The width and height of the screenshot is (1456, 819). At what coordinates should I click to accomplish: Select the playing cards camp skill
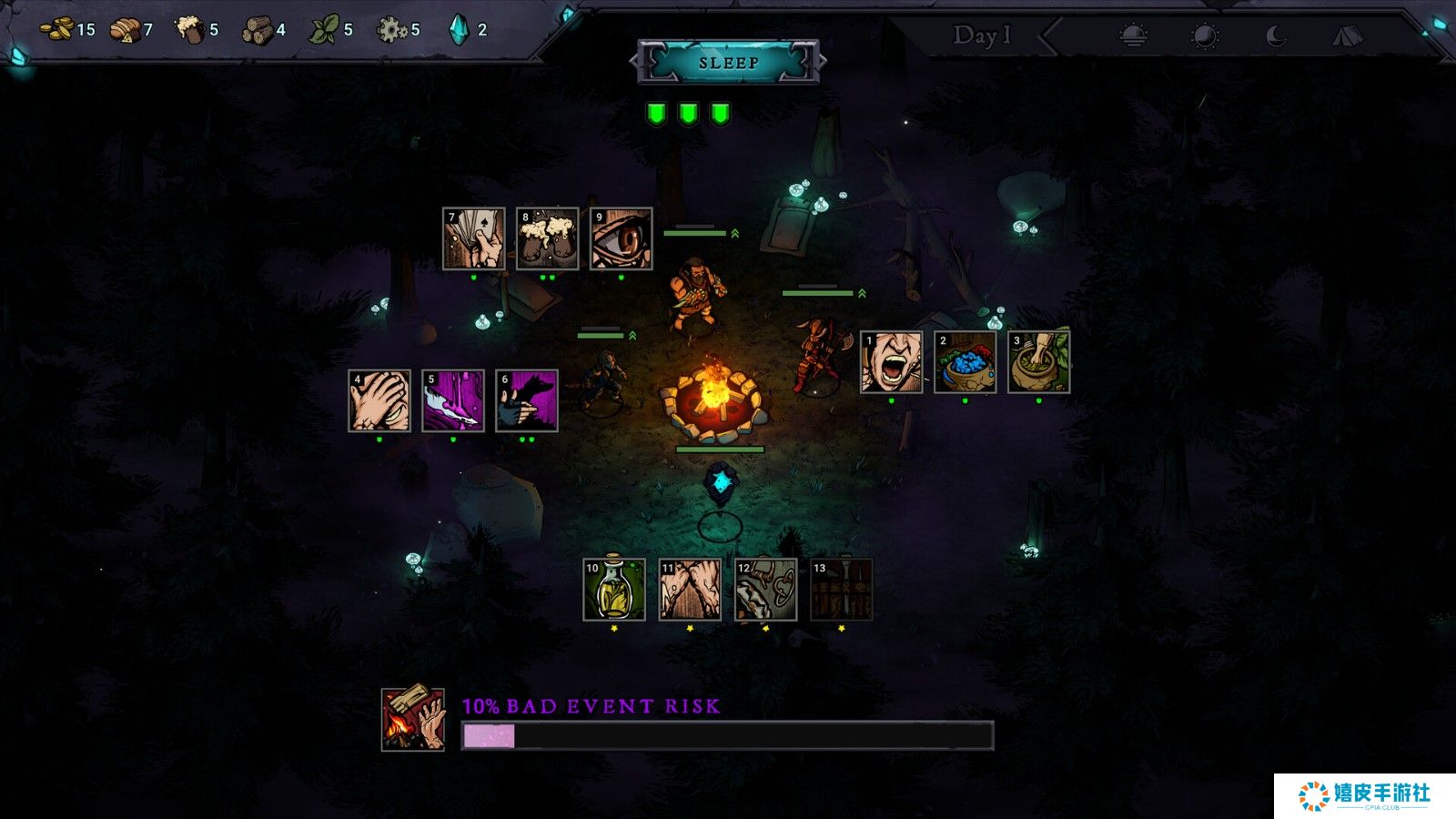coord(473,238)
